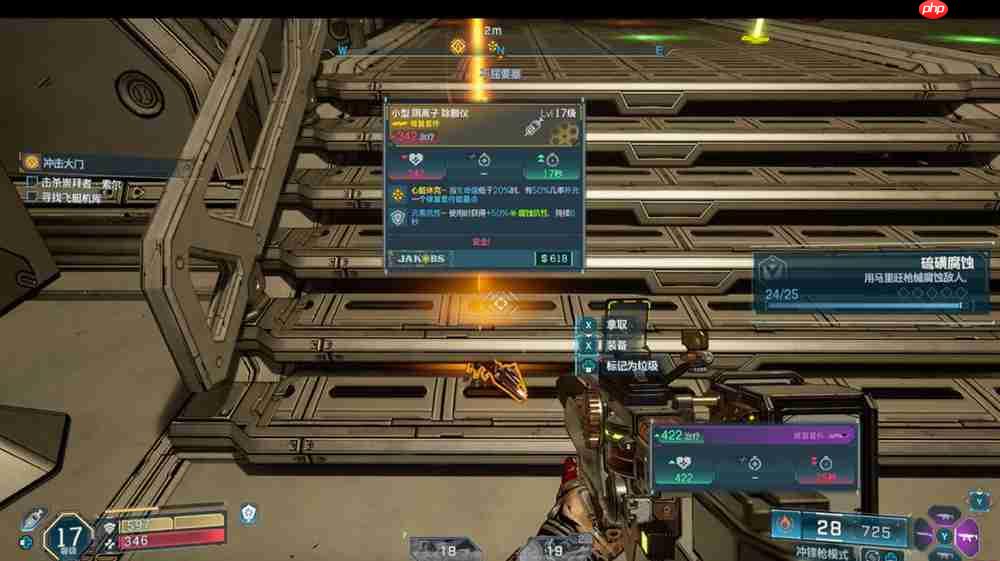Screen dimensions: 1000x561
Task: Click the $618 price tag on item card
Action: coord(553,259)
